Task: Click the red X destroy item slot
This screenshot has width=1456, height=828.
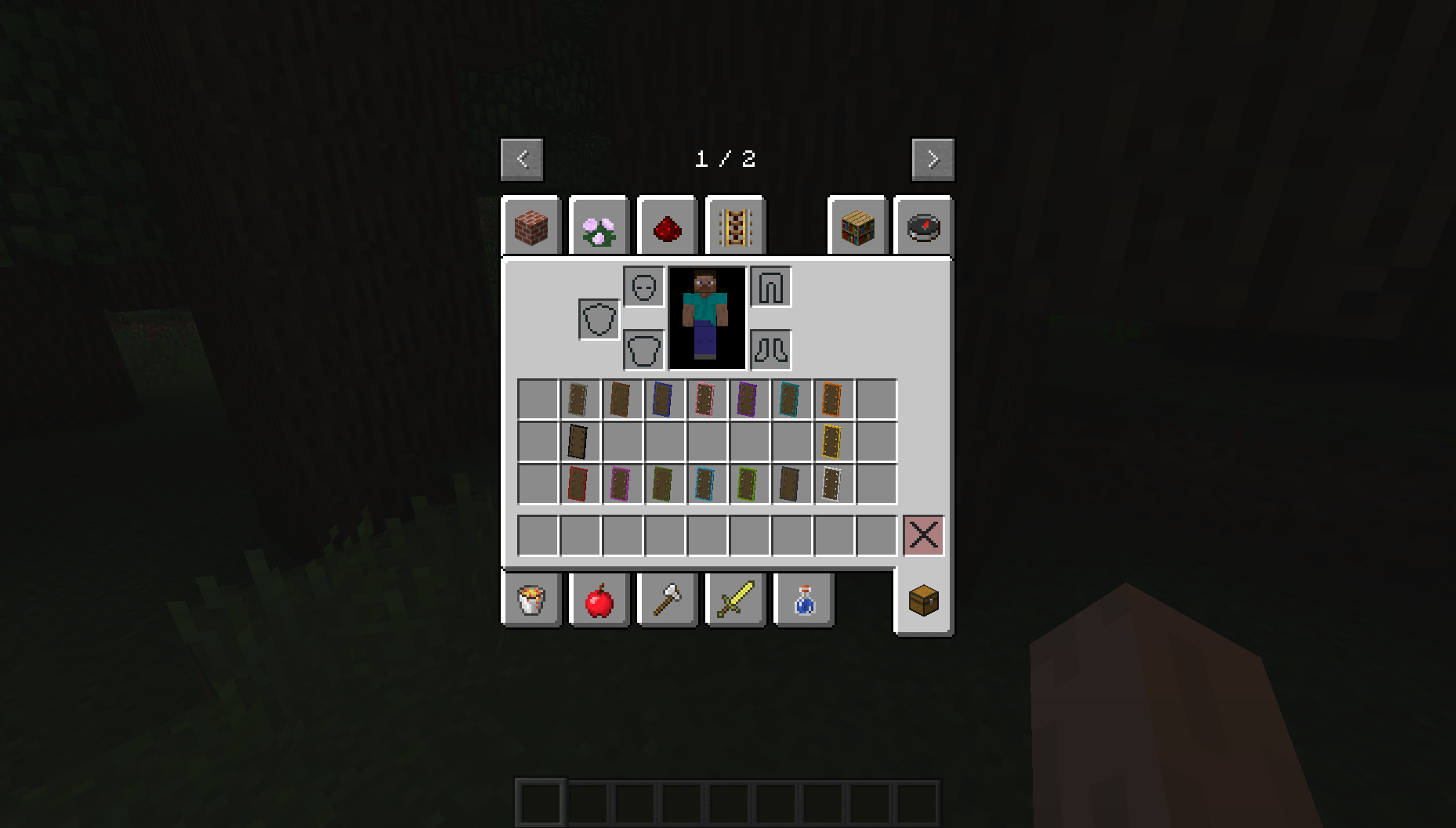Action: click(x=923, y=535)
